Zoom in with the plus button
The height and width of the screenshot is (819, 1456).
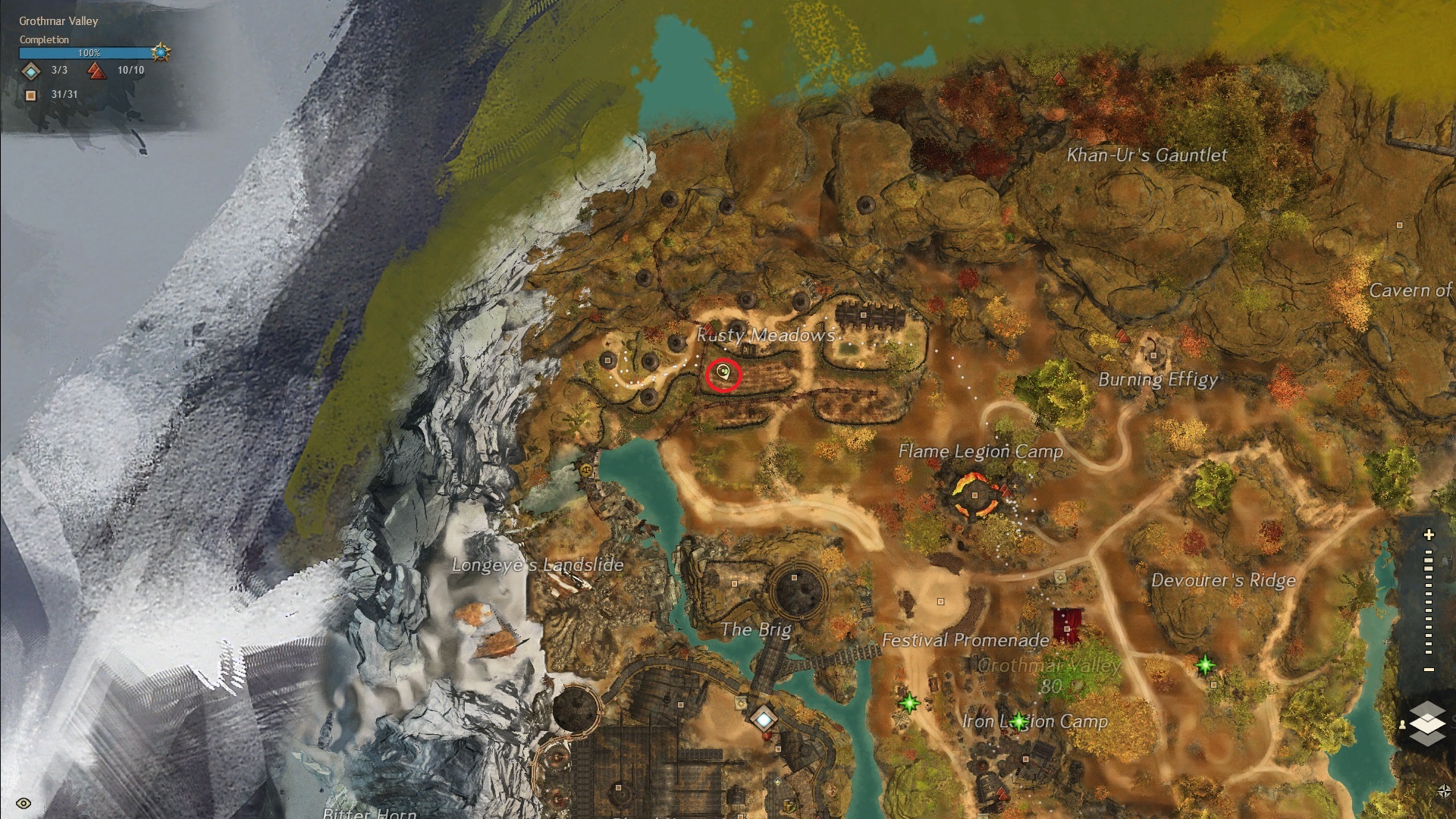click(1429, 535)
